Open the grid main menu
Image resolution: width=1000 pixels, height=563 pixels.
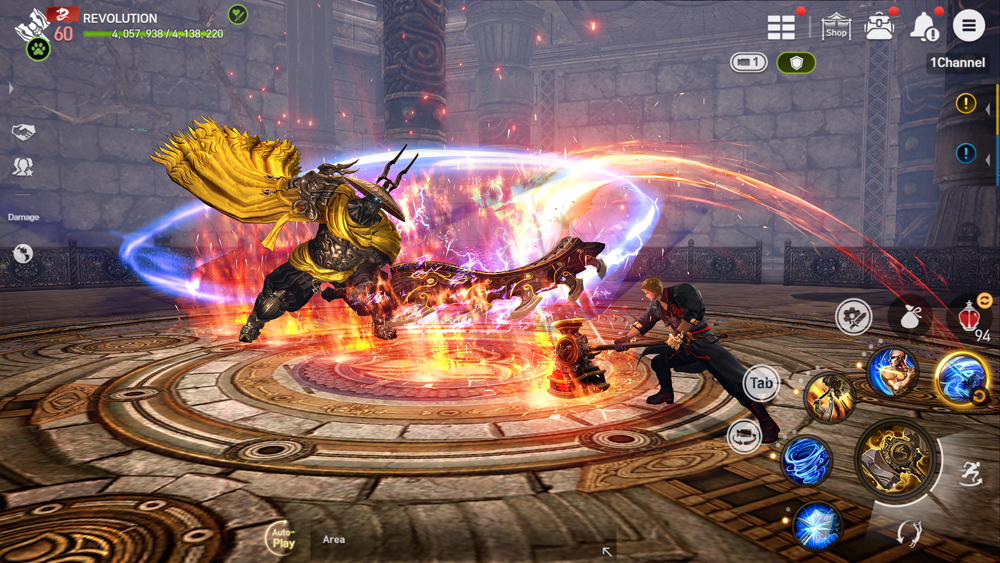(x=782, y=27)
